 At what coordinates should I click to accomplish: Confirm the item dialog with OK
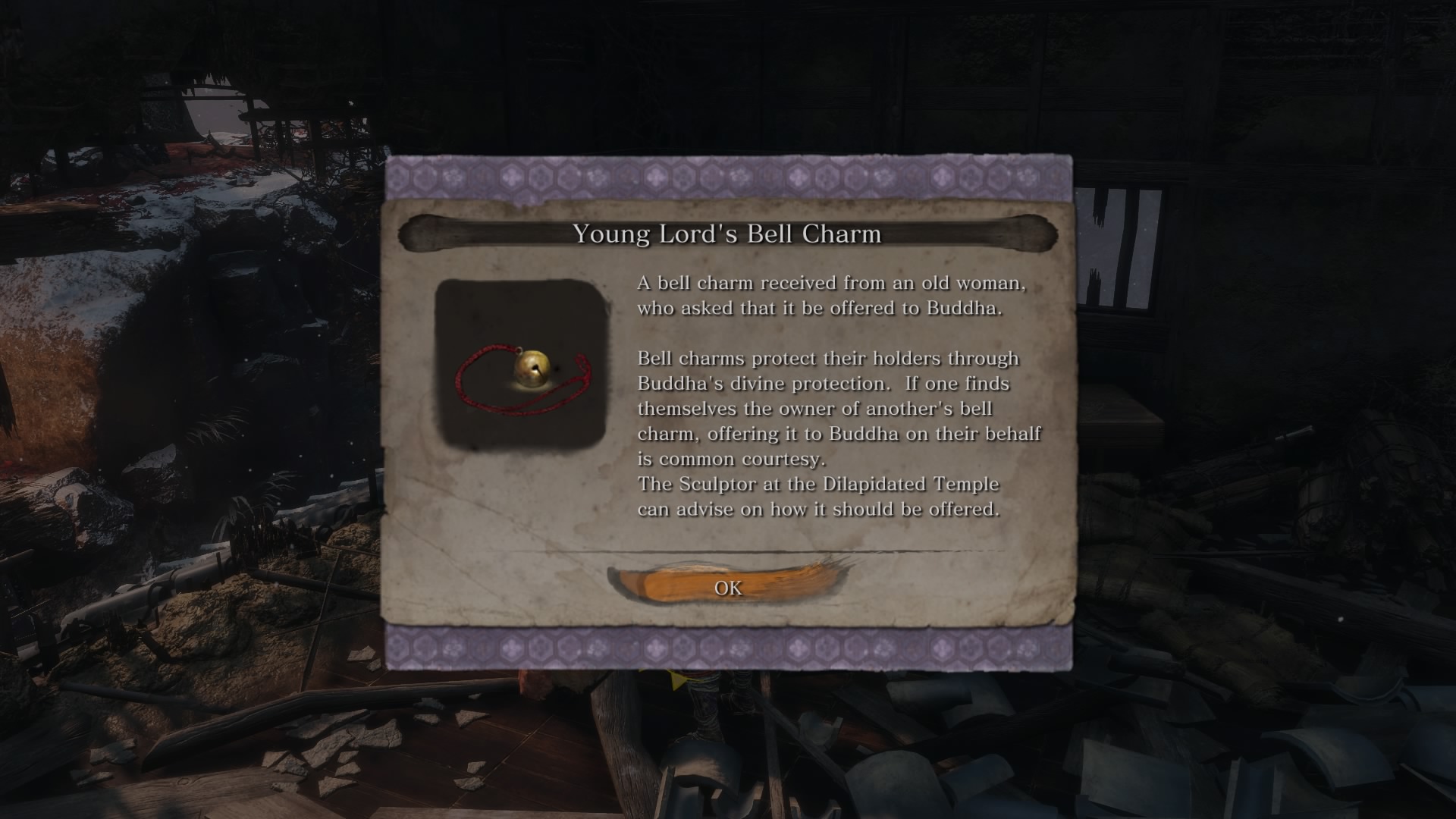pyautogui.click(x=728, y=588)
